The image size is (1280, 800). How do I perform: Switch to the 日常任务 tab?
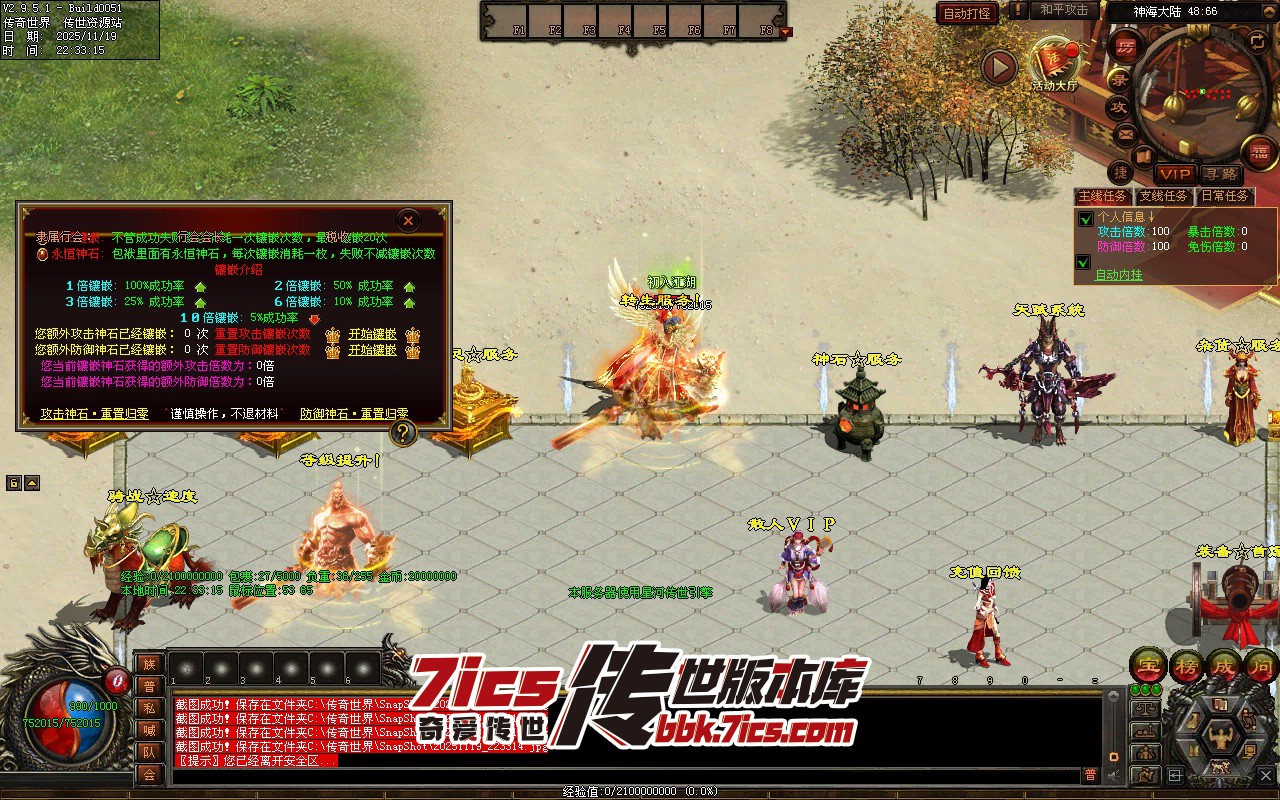(x=1225, y=196)
